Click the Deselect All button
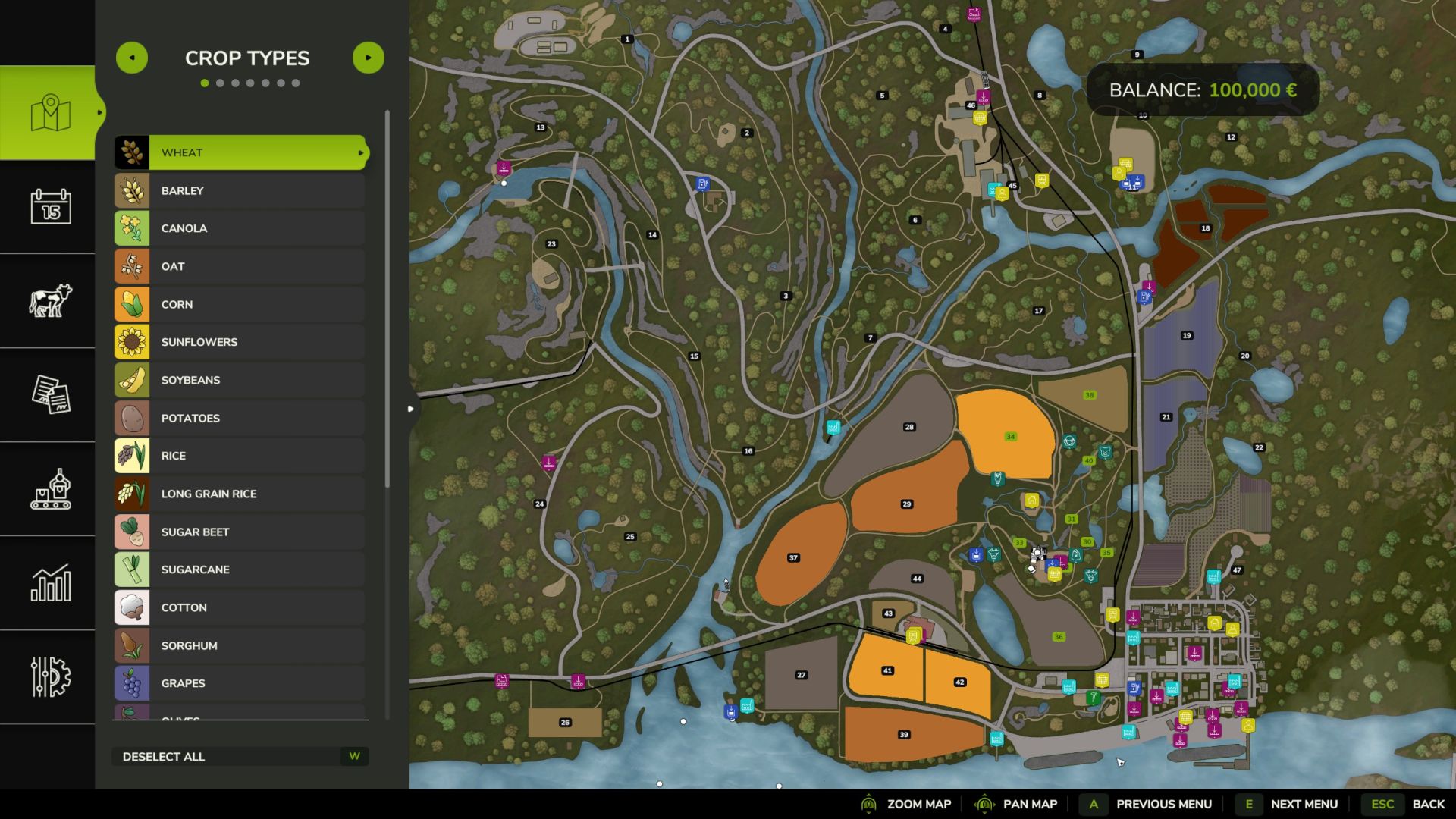 (240, 756)
